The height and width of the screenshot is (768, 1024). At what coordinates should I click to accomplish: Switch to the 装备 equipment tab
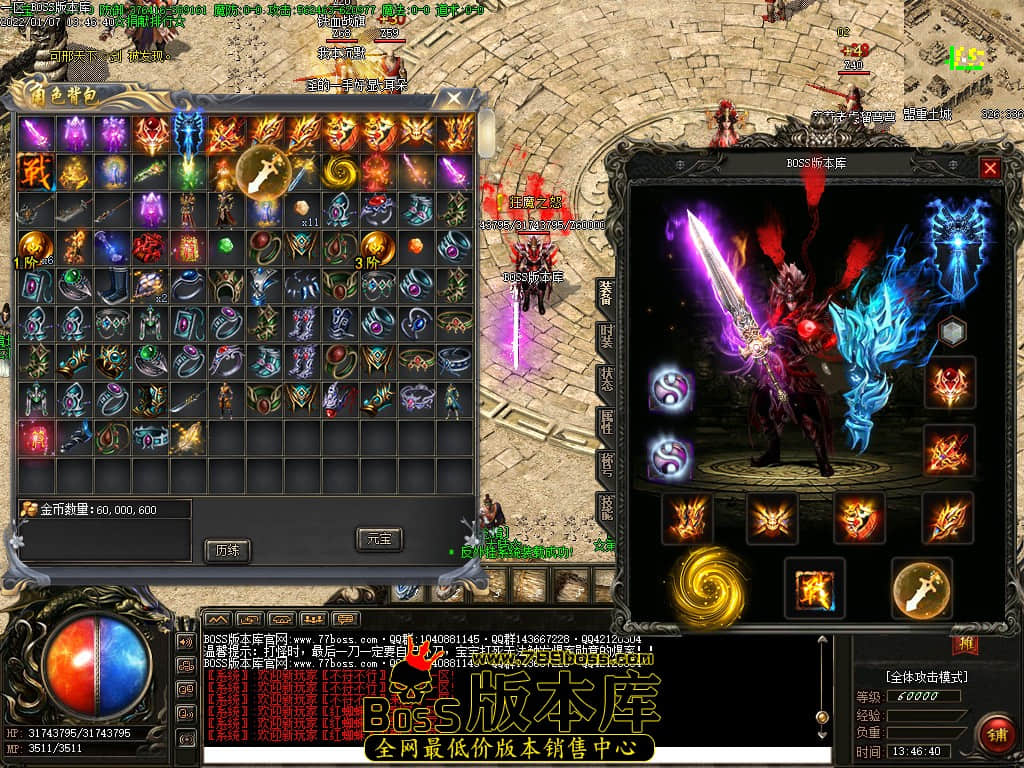tap(606, 292)
